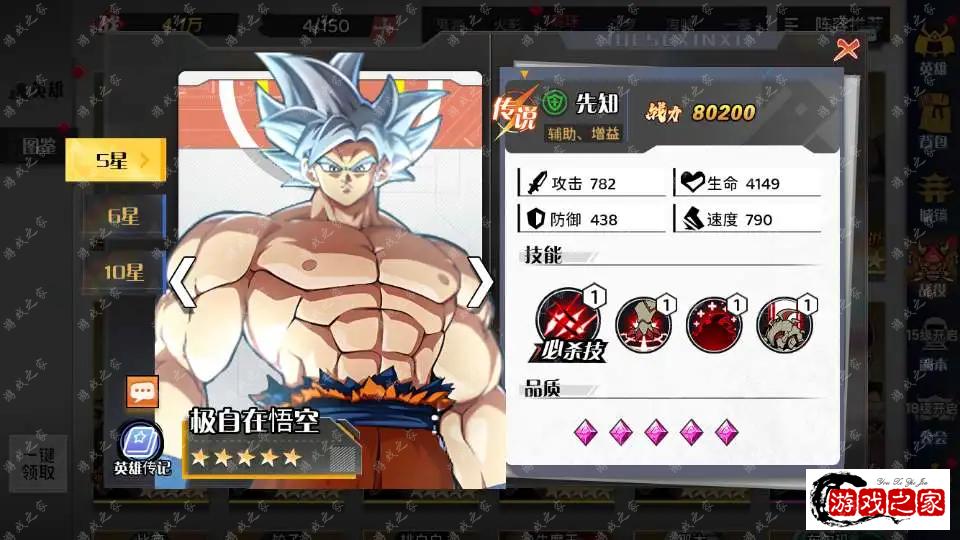Screen dimensions: 960x540
Task: Inspect the red healing crosses skill icon
Action: (713, 324)
